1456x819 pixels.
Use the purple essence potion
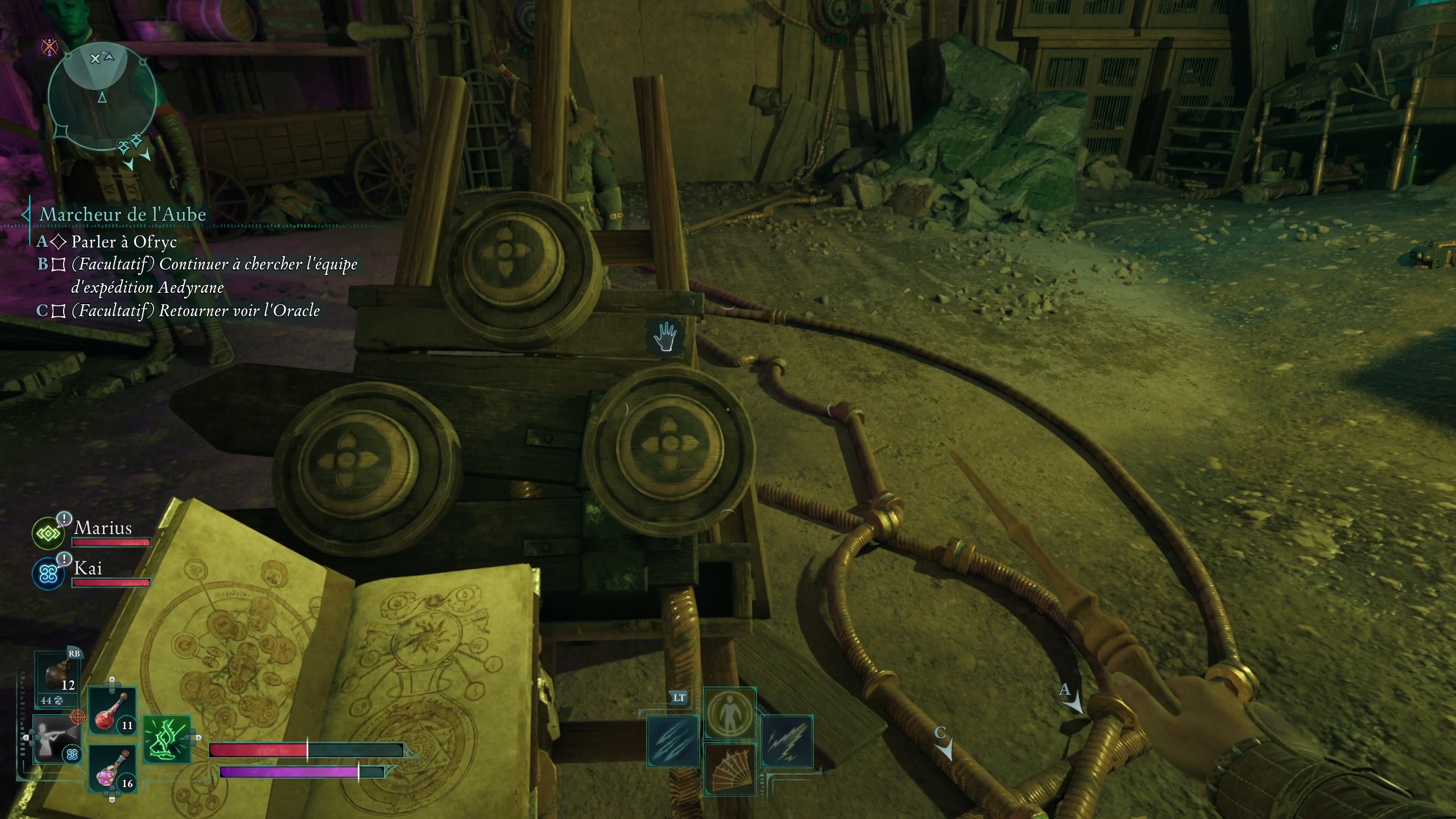[112, 769]
